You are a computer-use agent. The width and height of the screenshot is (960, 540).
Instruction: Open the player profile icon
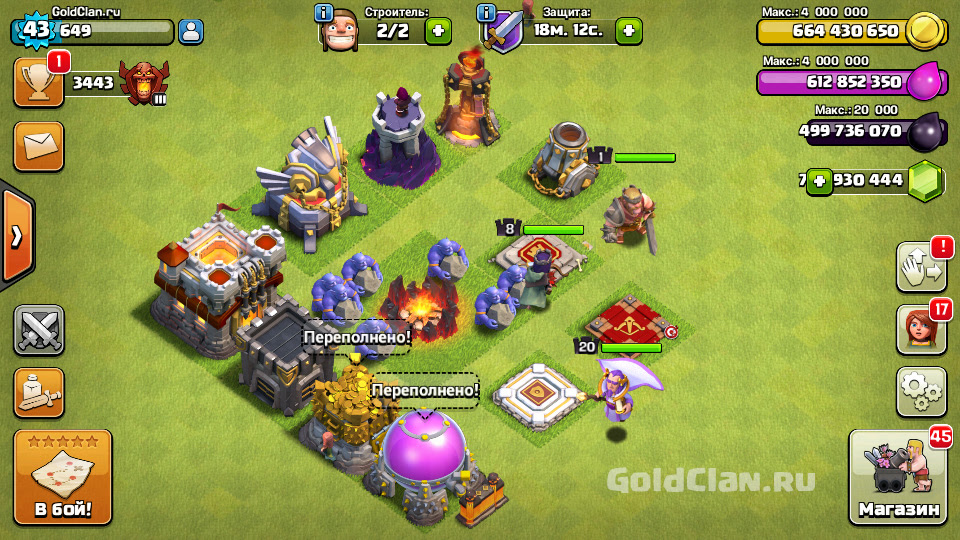tap(190, 31)
